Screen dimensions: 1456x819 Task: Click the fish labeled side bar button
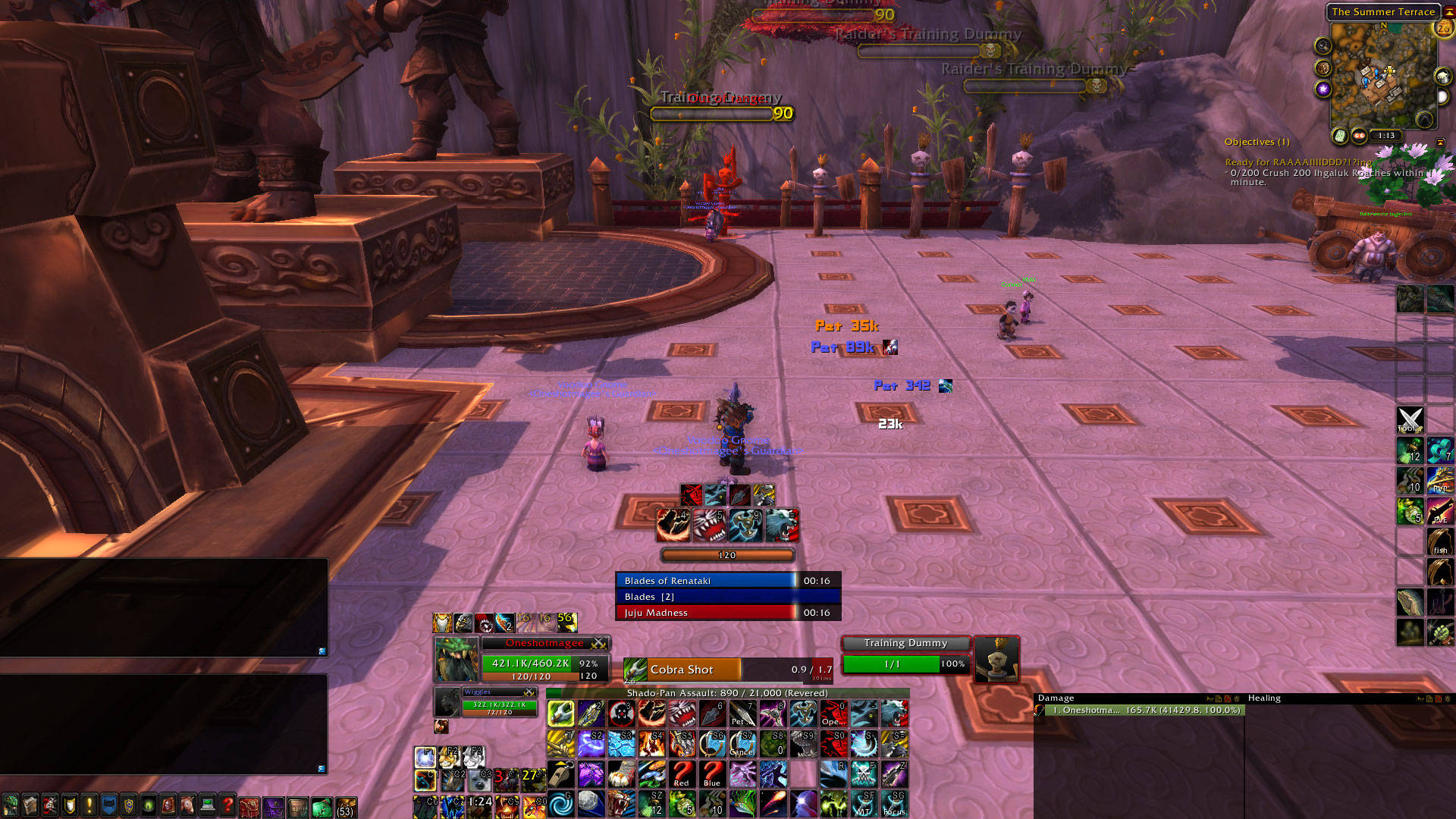1440,541
